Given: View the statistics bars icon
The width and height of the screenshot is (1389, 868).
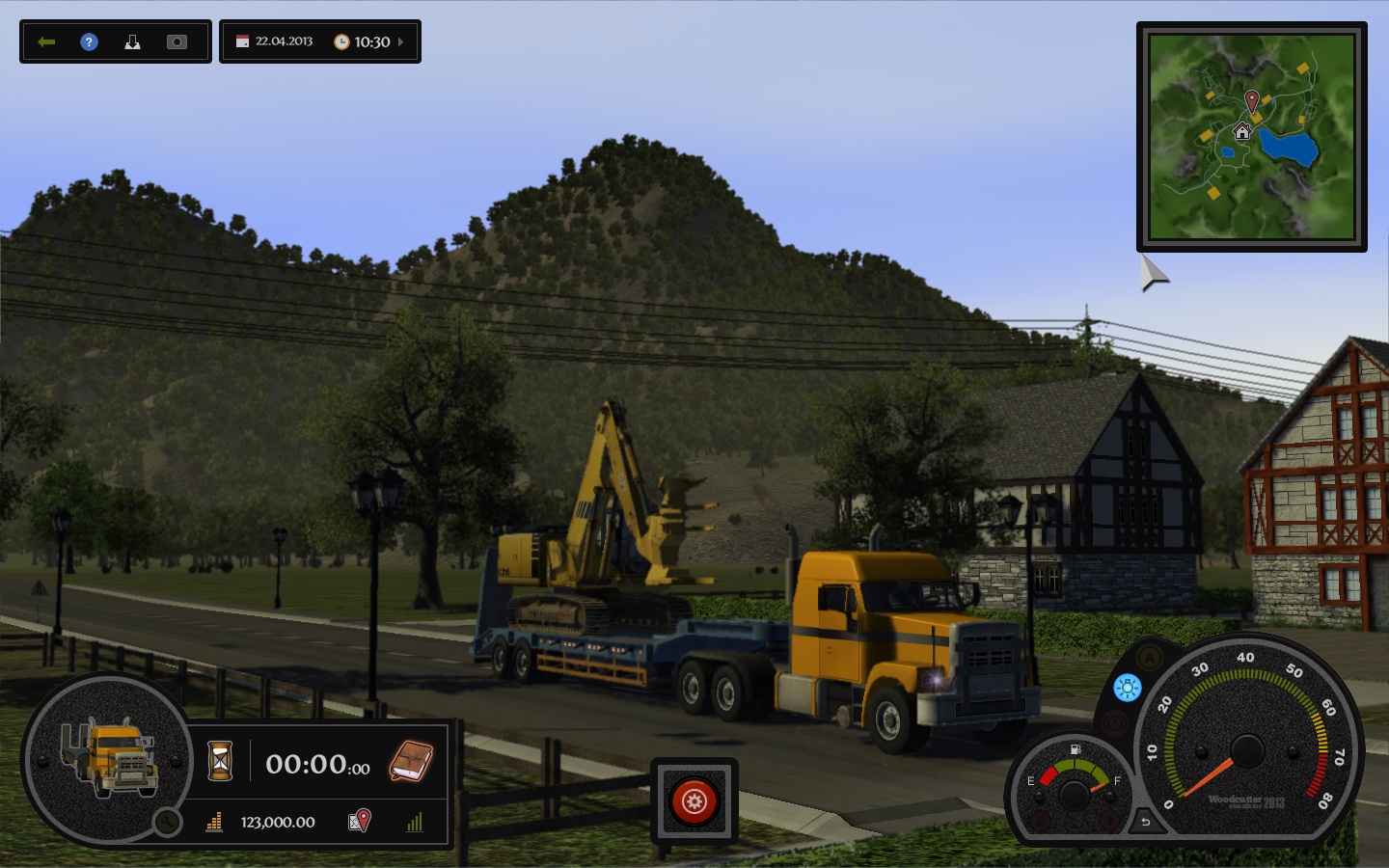Looking at the screenshot, I should [x=416, y=822].
